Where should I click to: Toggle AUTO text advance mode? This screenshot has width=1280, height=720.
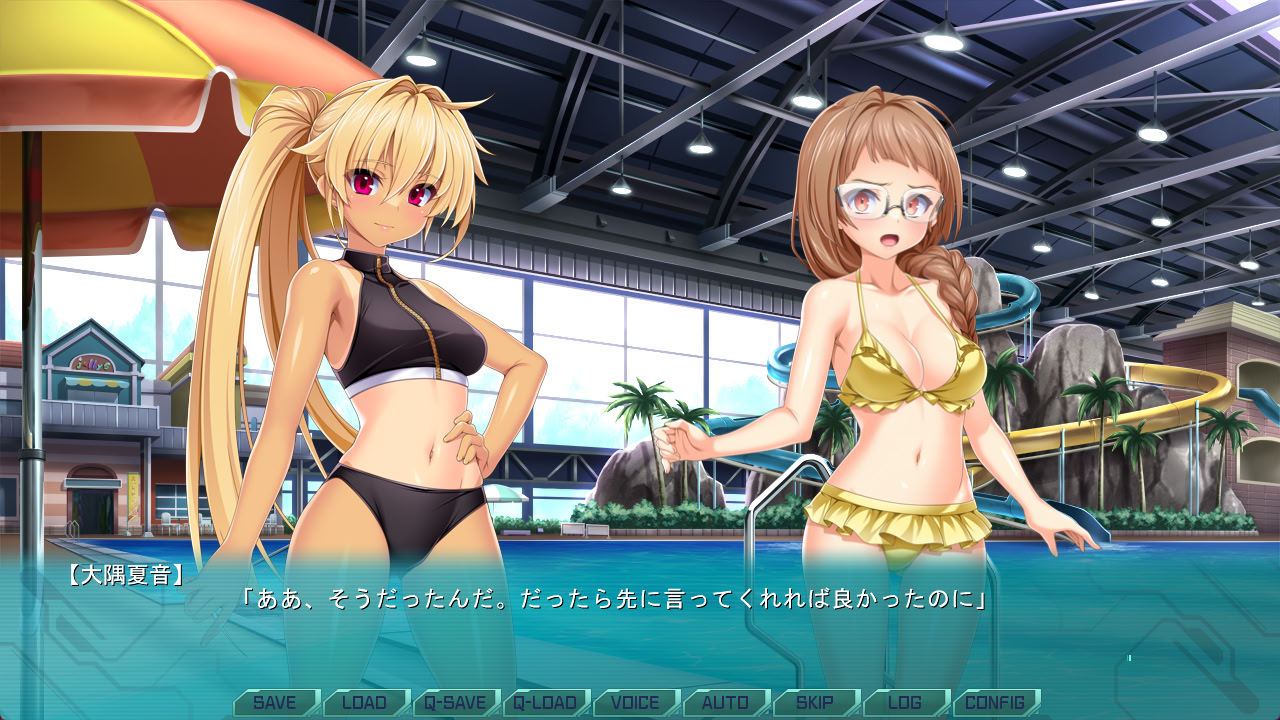(x=725, y=702)
